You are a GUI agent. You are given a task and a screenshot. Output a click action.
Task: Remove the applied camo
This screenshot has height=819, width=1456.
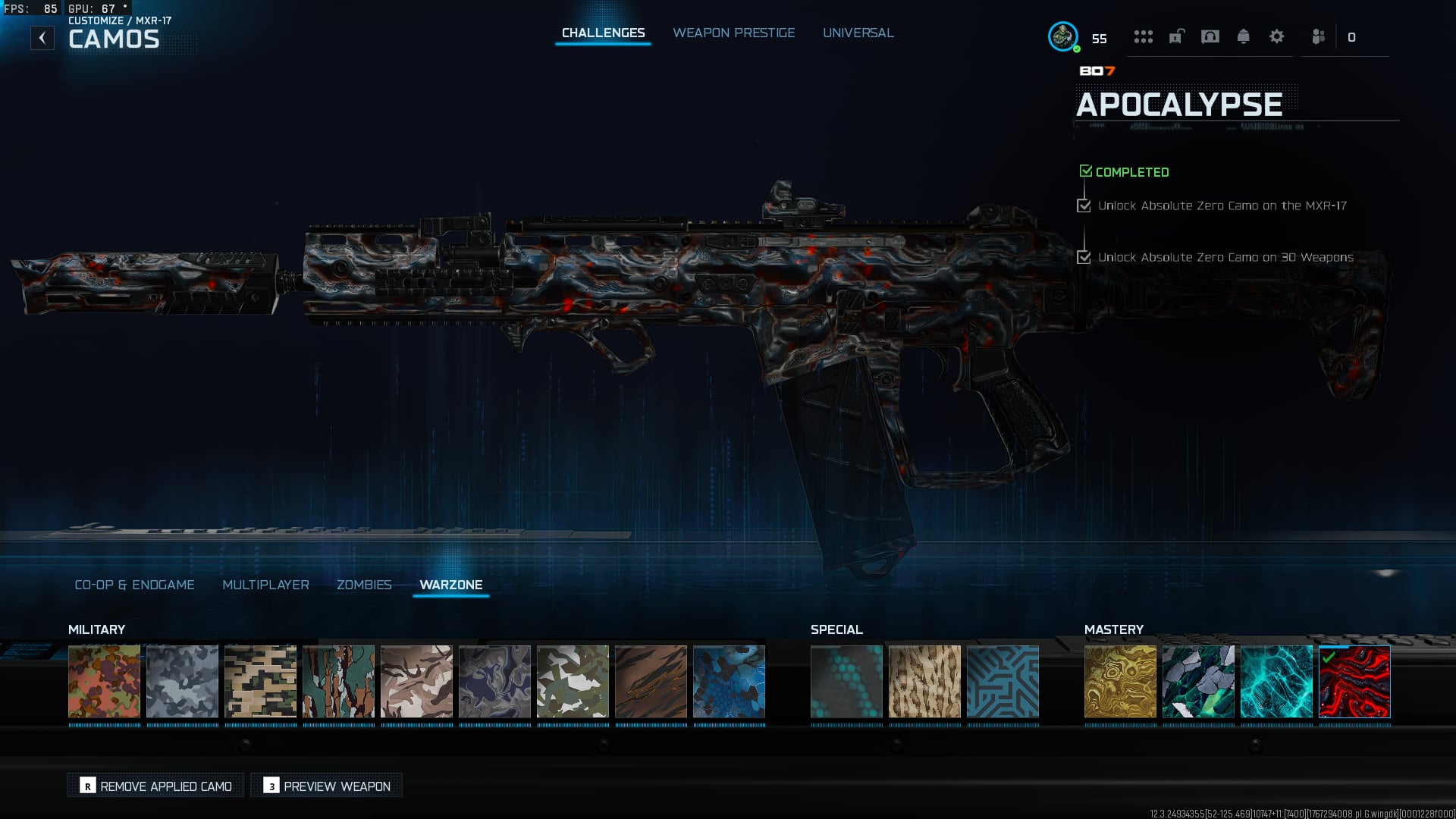pos(156,786)
